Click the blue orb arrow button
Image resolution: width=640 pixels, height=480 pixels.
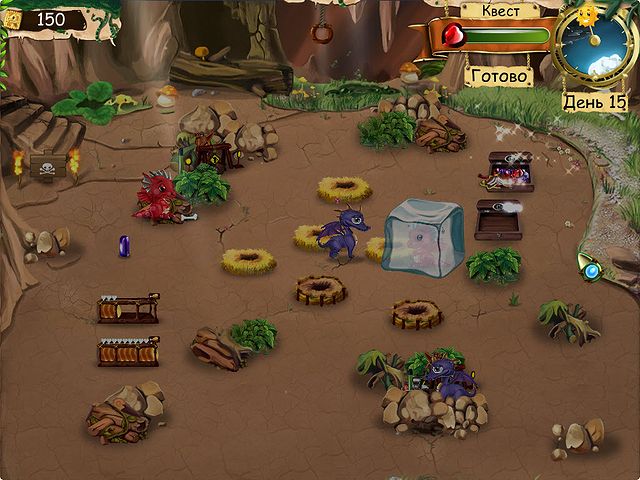point(592,271)
